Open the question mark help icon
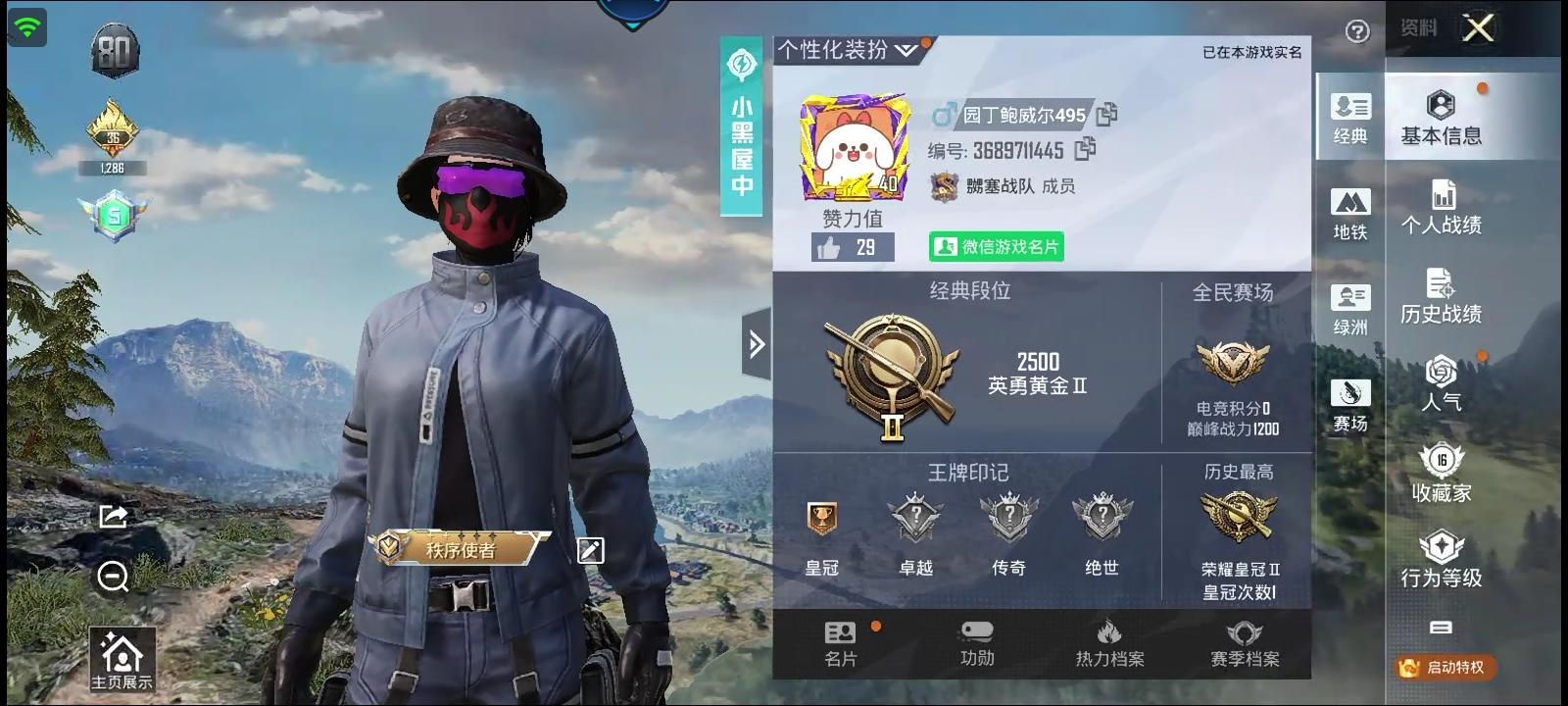The width and height of the screenshot is (1568, 706). click(x=1357, y=32)
